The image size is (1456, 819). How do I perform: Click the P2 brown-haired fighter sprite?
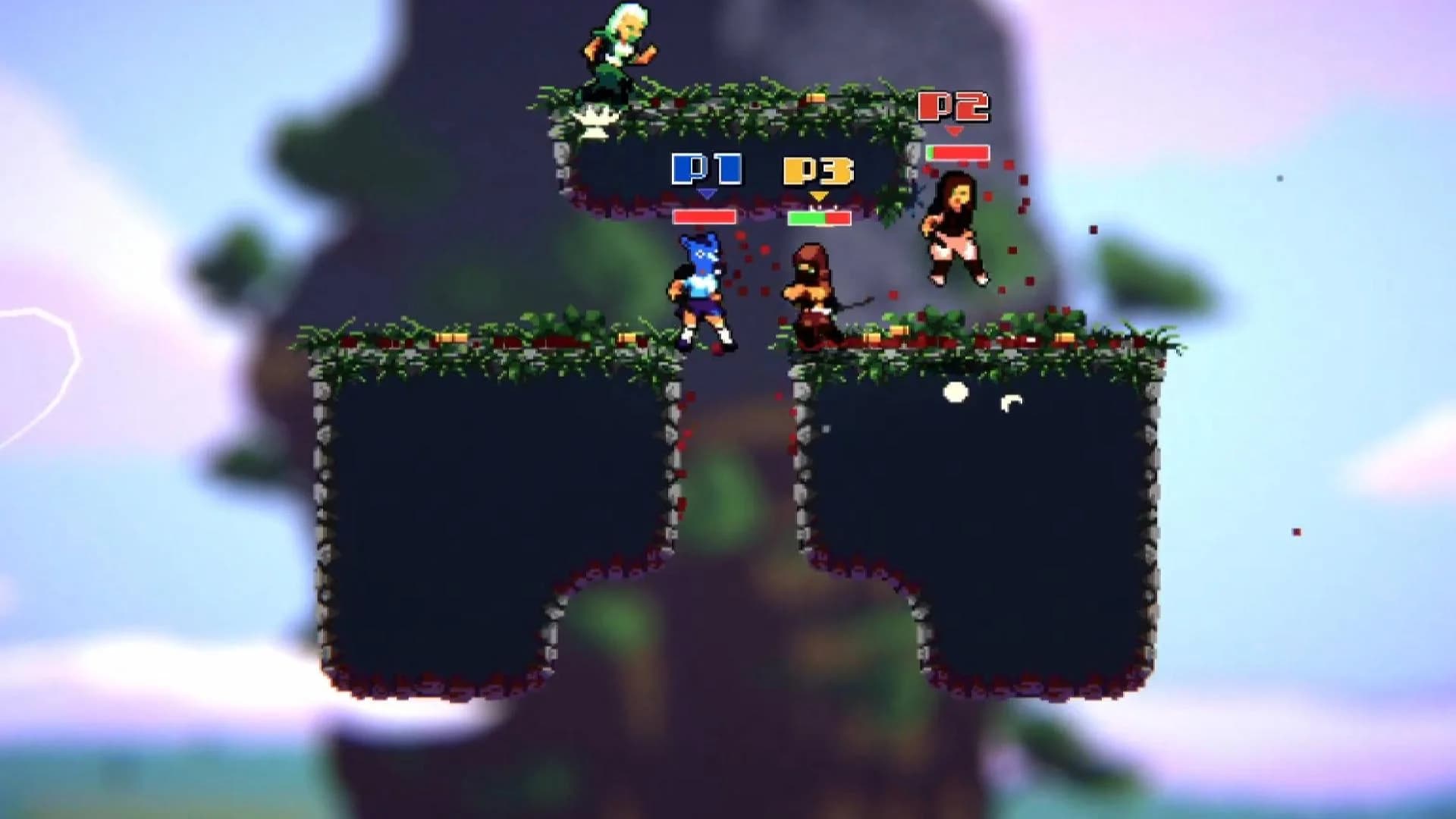point(954,227)
